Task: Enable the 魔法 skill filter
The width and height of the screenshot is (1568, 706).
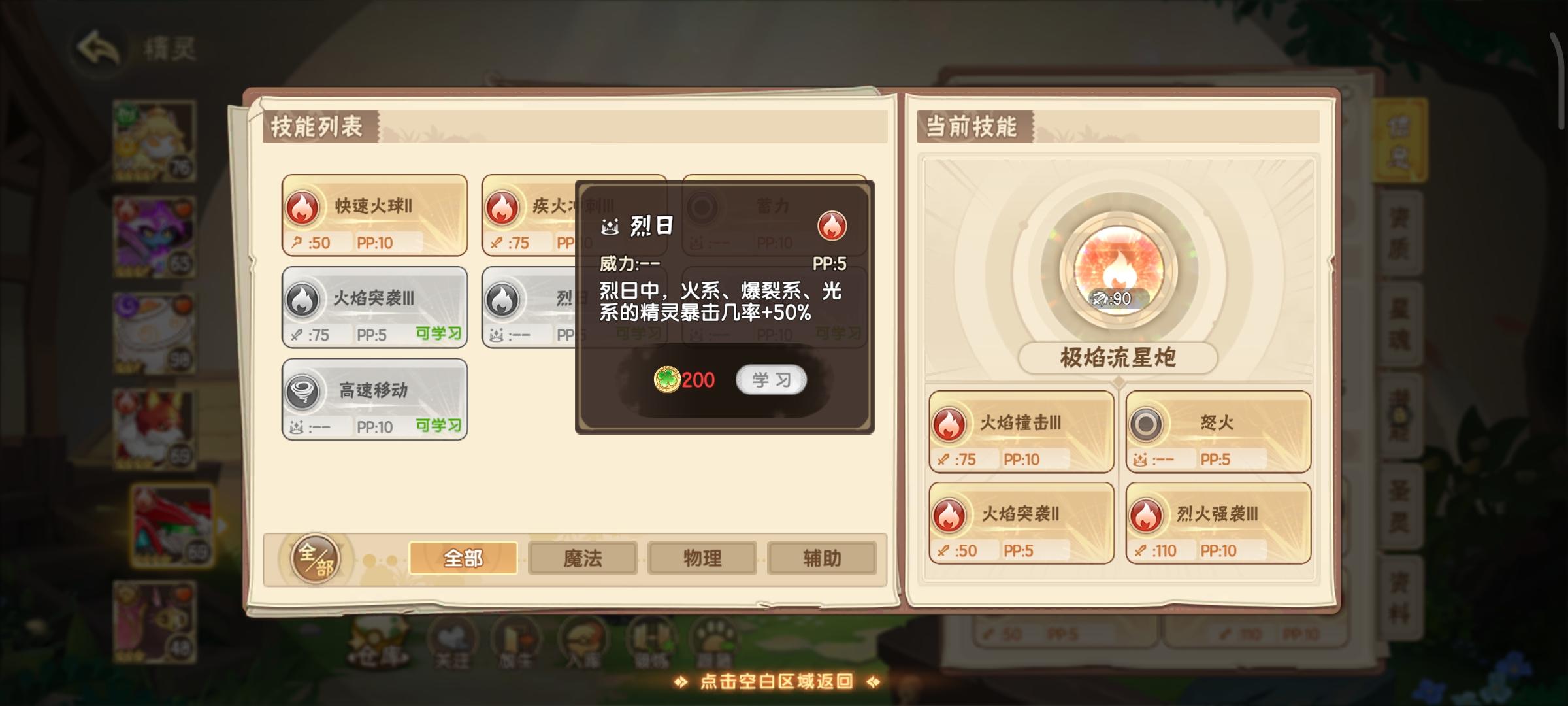Action: tap(582, 558)
